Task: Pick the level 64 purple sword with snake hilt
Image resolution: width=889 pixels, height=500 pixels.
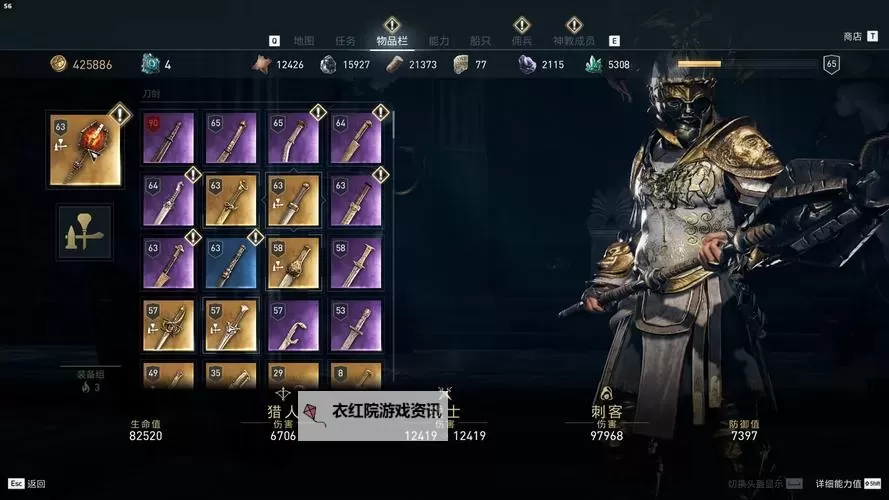Action: [168, 200]
